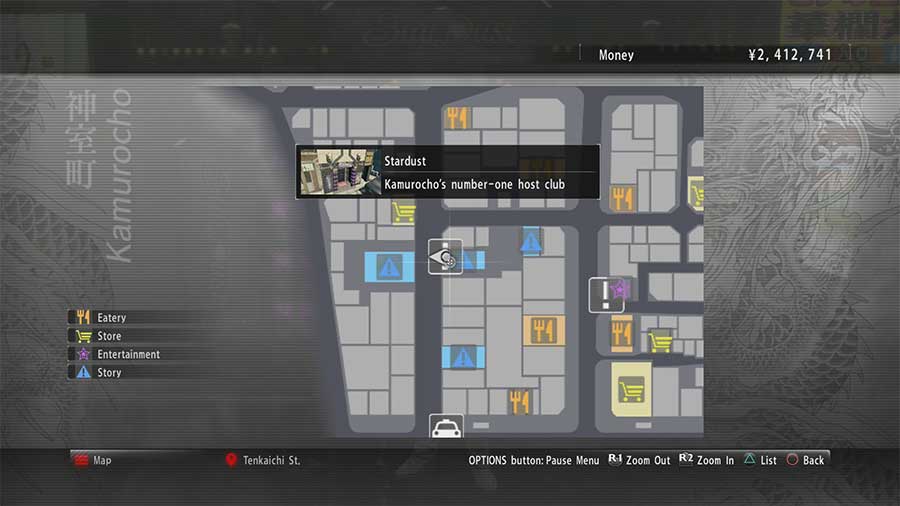The width and height of the screenshot is (900, 506).
Task: Select the white exclamation mark marker
Action: coord(604,295)
